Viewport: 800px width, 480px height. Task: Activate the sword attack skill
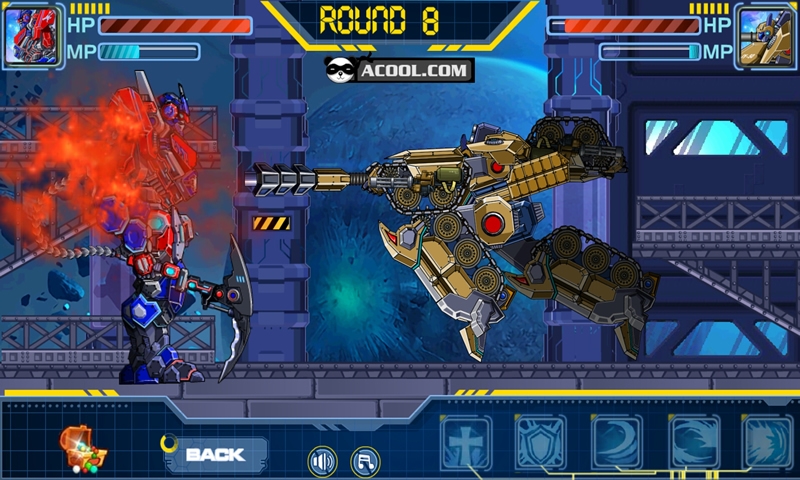465,441
